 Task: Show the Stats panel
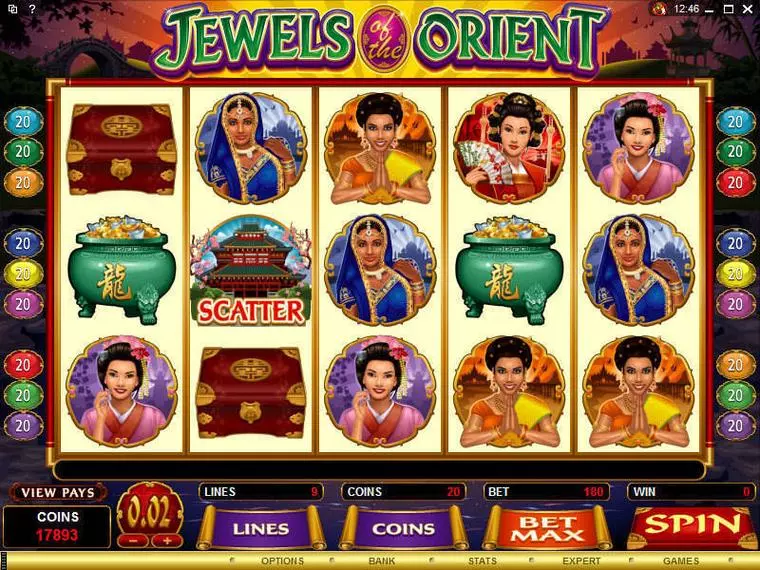(x=482, y=561)
